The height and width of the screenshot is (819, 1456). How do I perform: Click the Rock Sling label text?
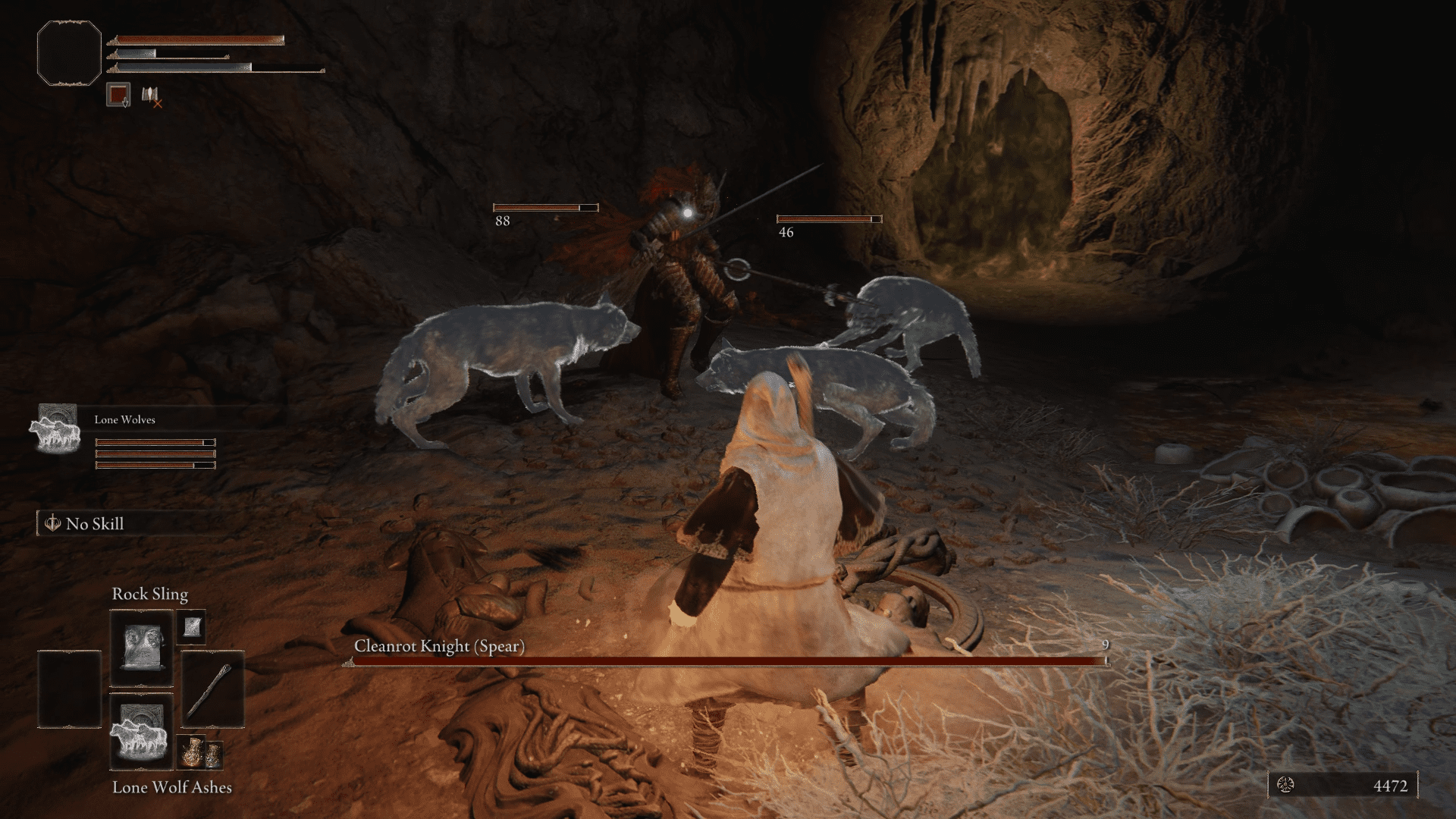click(151, 595)
